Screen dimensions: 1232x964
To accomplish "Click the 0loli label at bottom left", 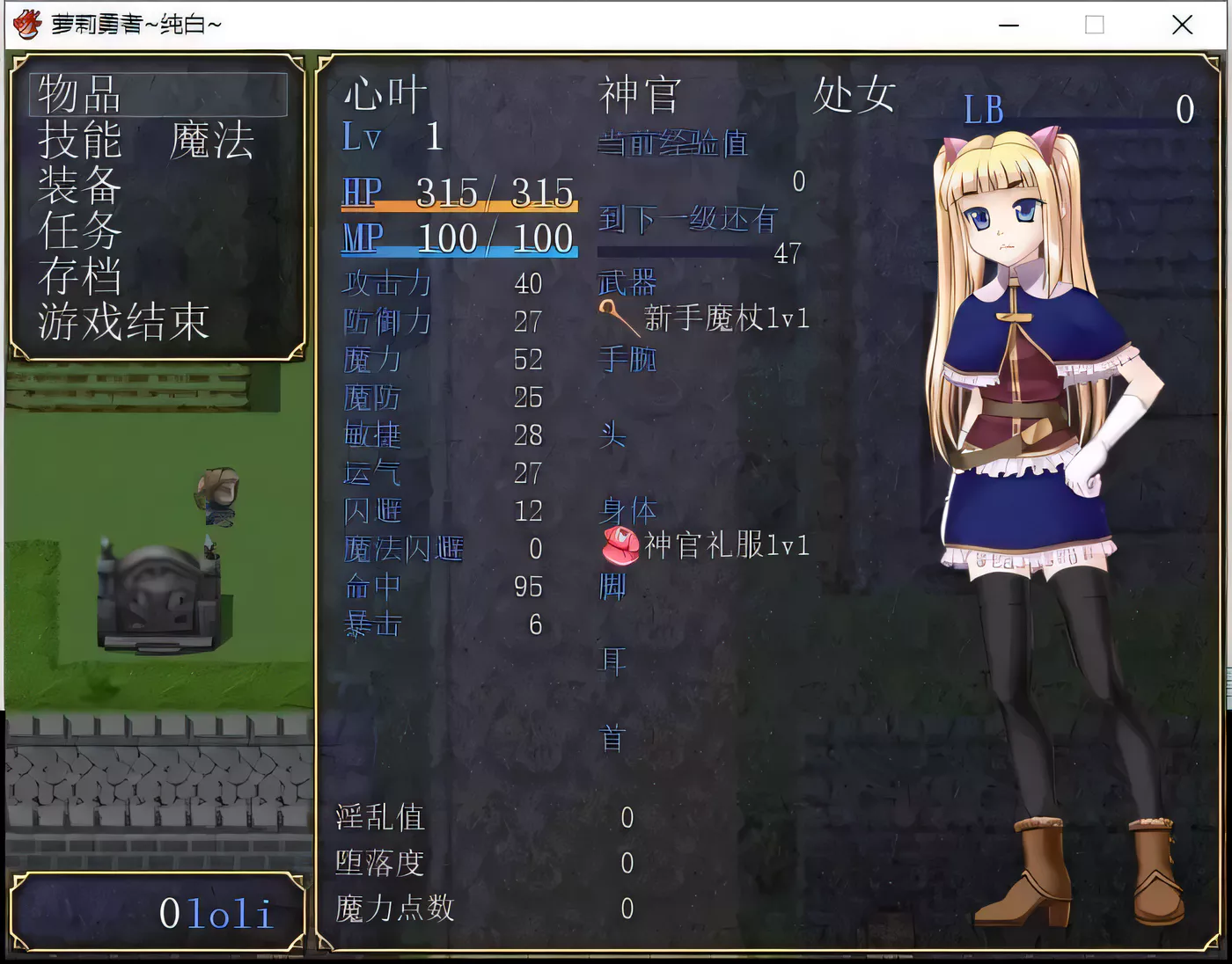I will (x=216, y=914).
